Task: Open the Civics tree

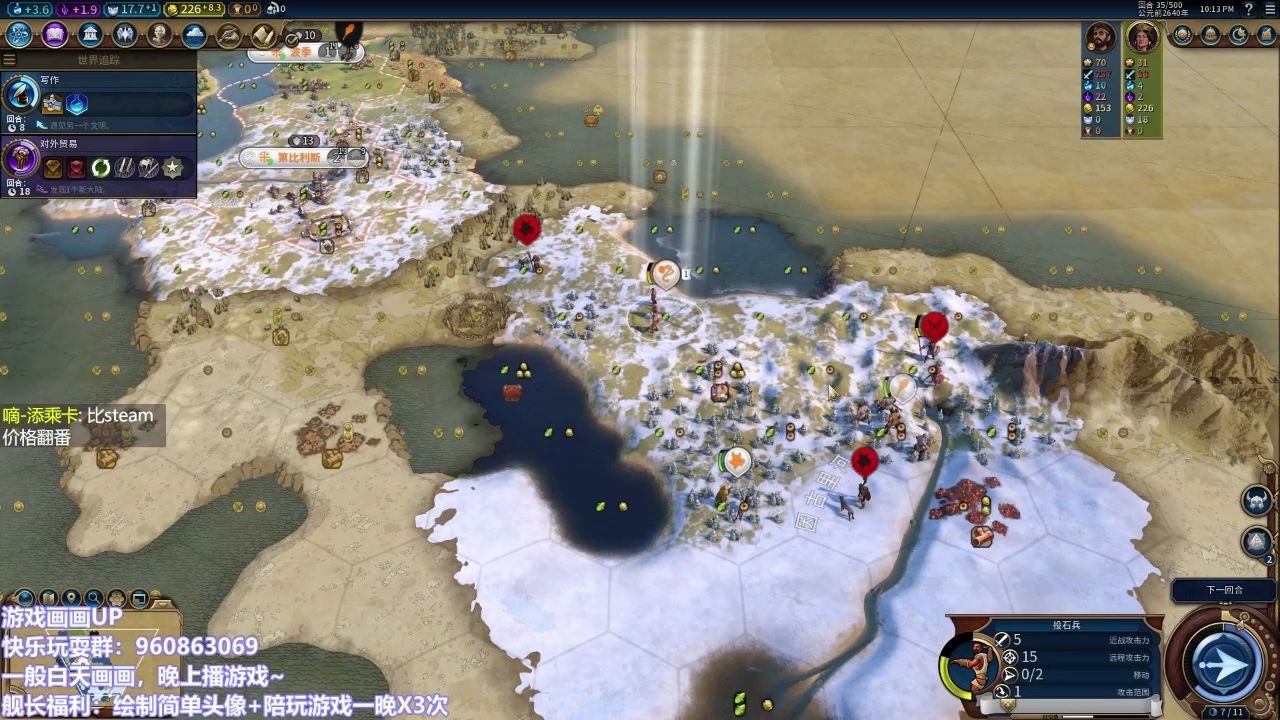Action: click(54, 34)
